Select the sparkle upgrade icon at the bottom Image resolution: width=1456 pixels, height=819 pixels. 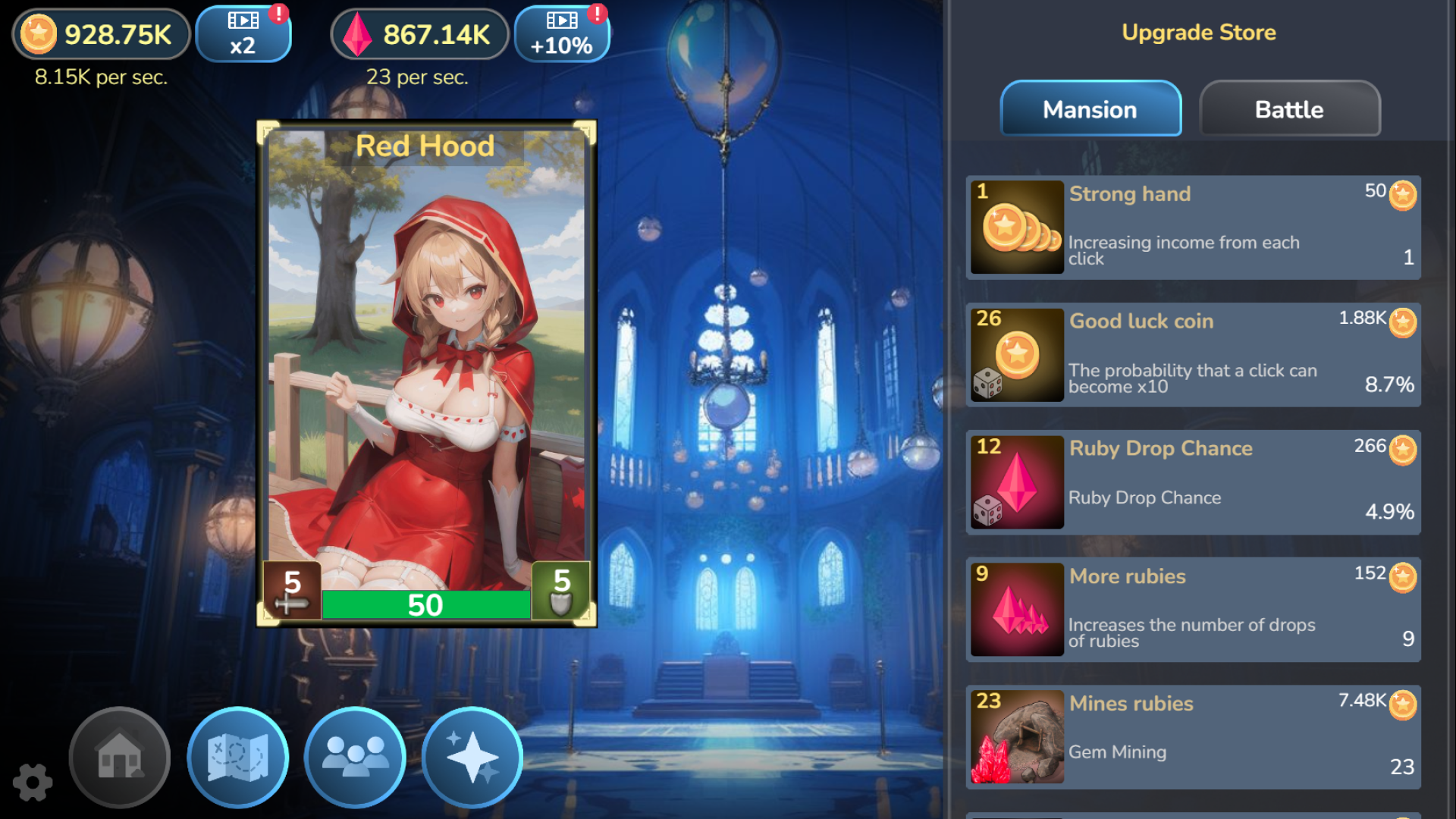coord(472,756)
